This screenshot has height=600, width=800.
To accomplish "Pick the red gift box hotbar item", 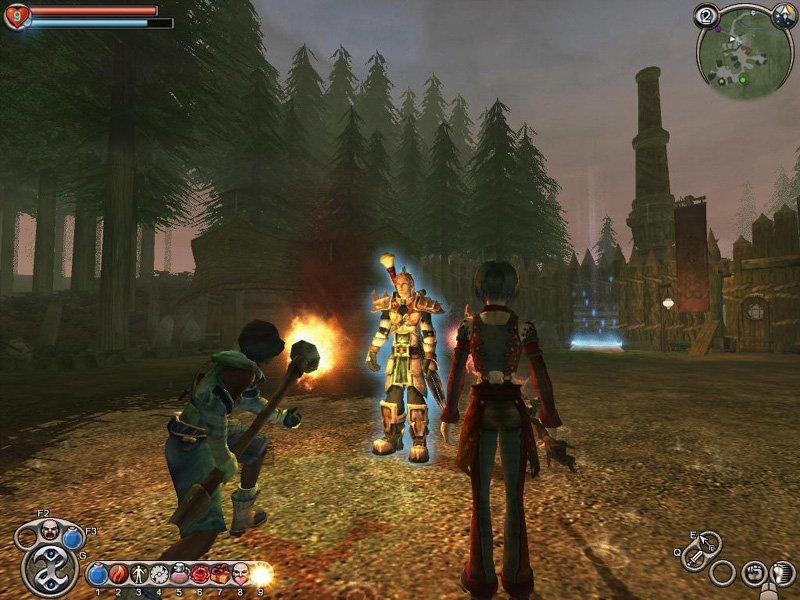I will pyautogui.click(x=219, y=575).
